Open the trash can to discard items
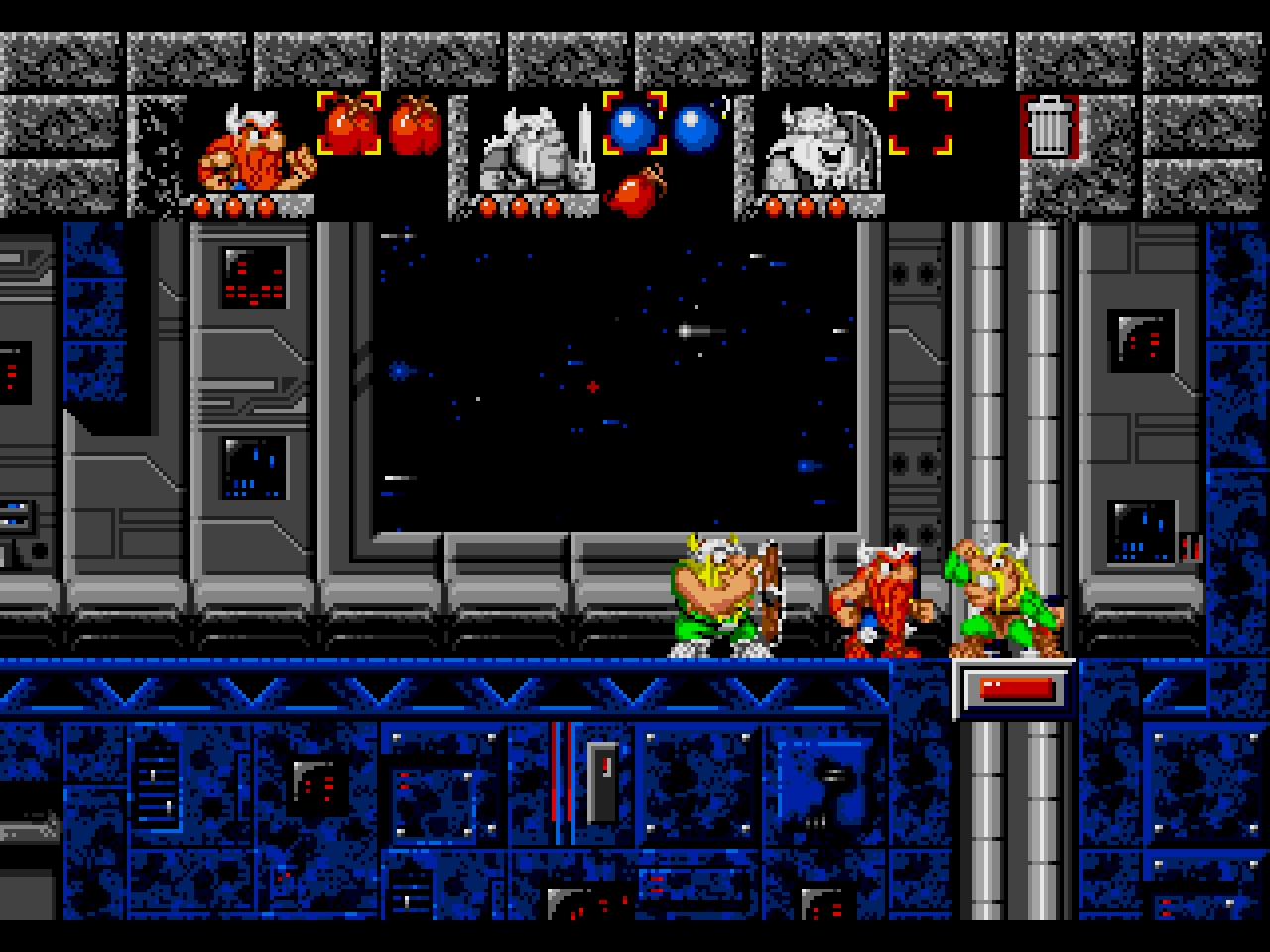Screen dimensions: 1270x952 pyautogui.click(x=1047, y=125)
